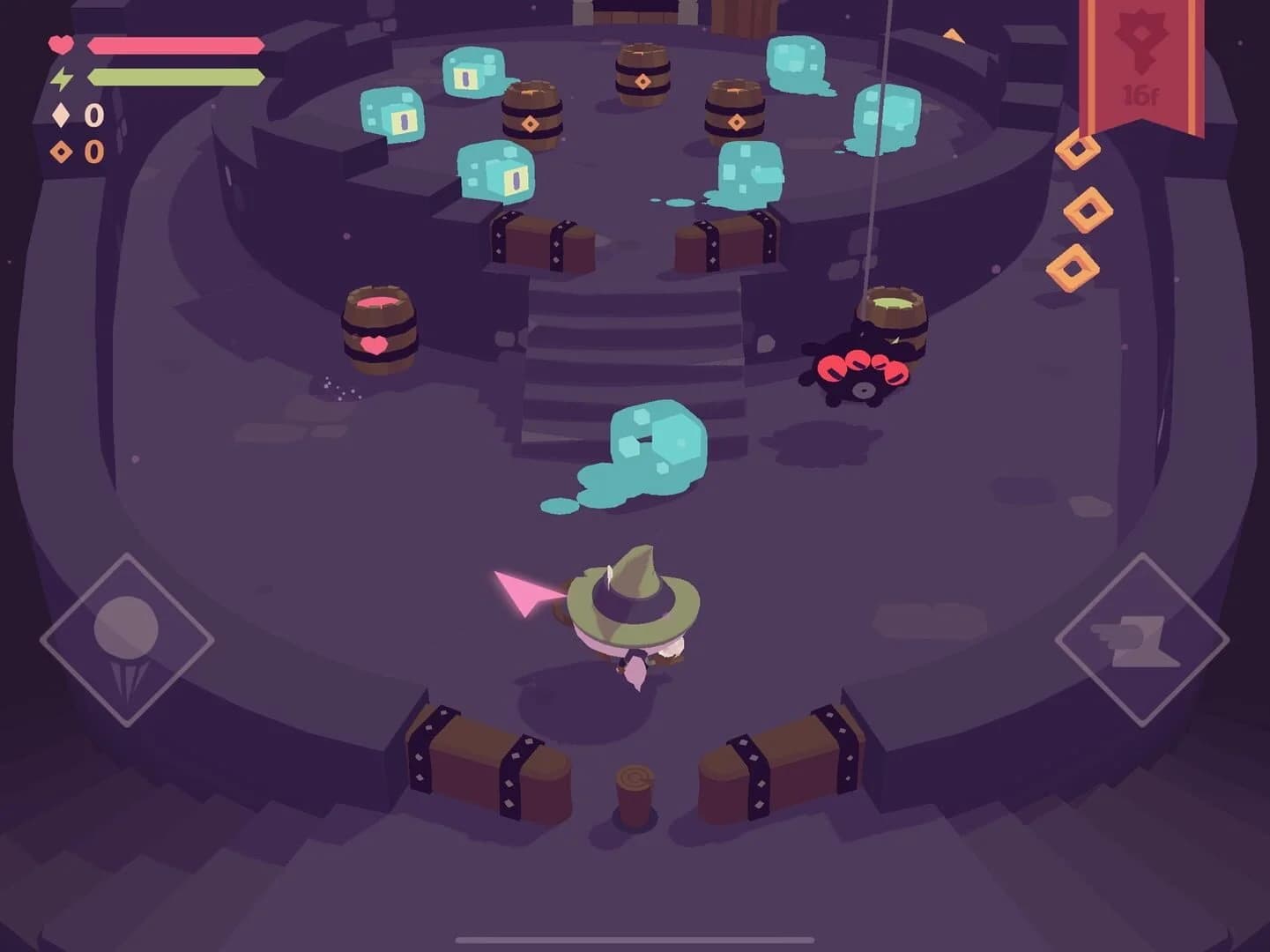Image resolution: width=1270 pixels, height=952 pixels.
Task: Tap the small orange triangle arrow up top
Action: (x=954, y=37)
